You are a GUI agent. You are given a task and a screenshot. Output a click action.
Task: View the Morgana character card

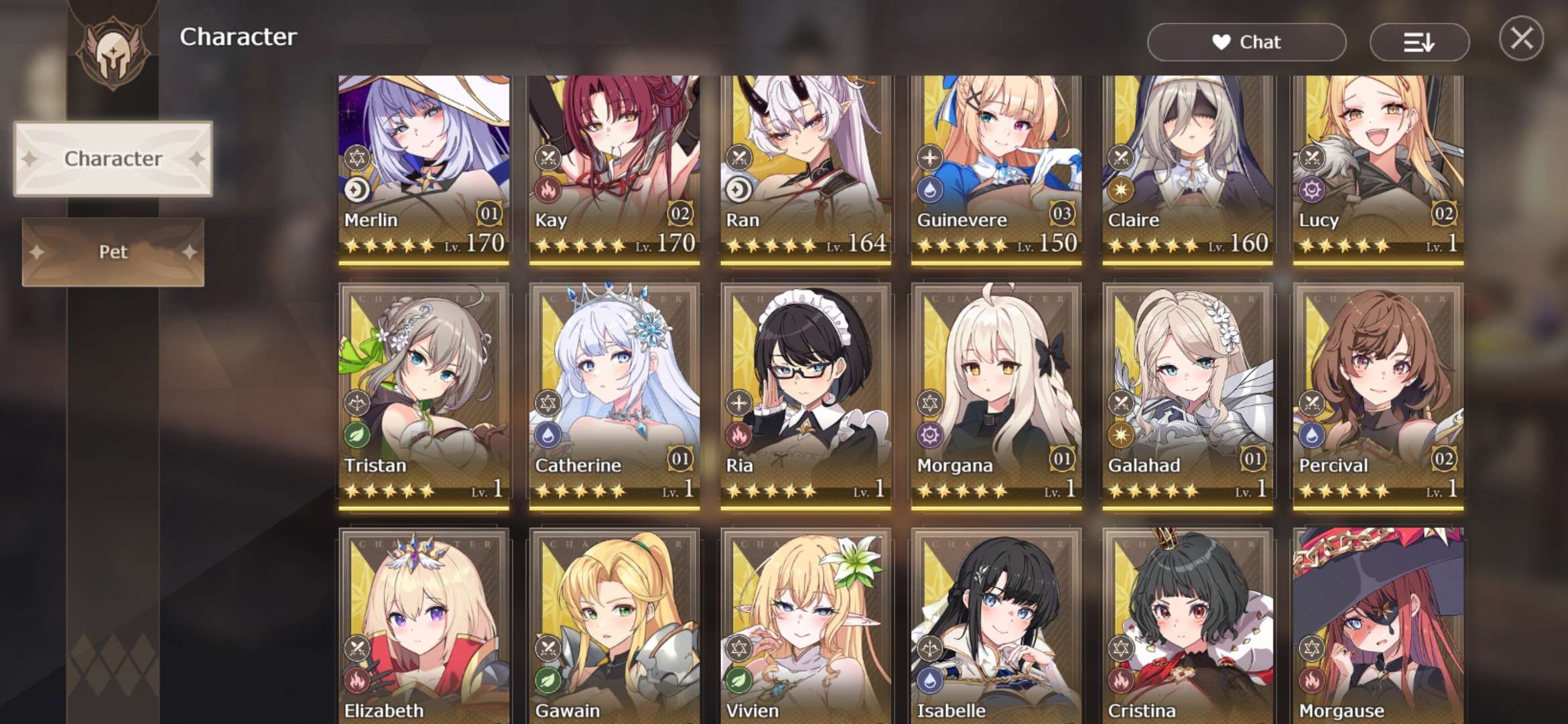tap(996, 396)
